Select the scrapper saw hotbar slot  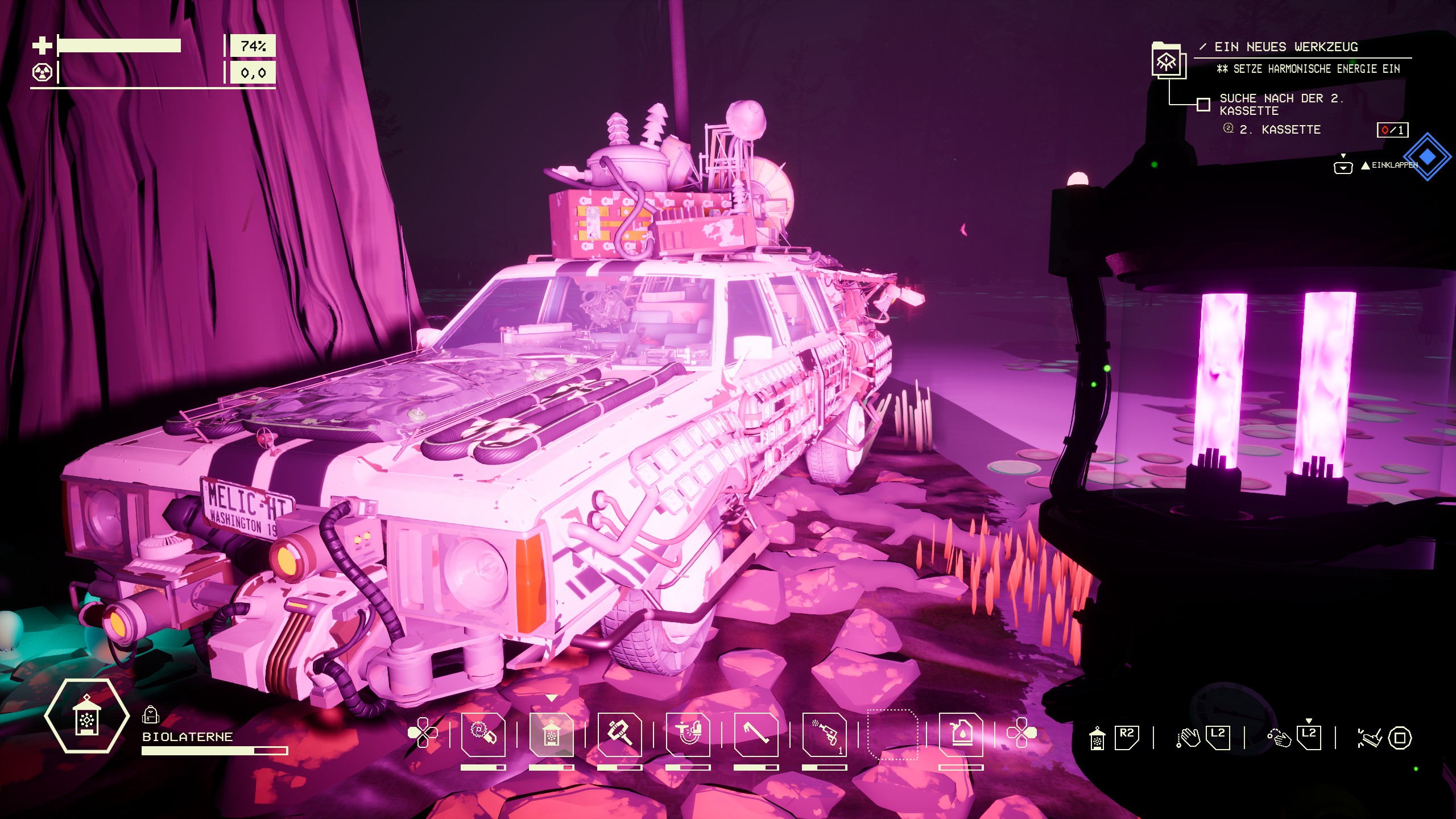coord(483,734)
